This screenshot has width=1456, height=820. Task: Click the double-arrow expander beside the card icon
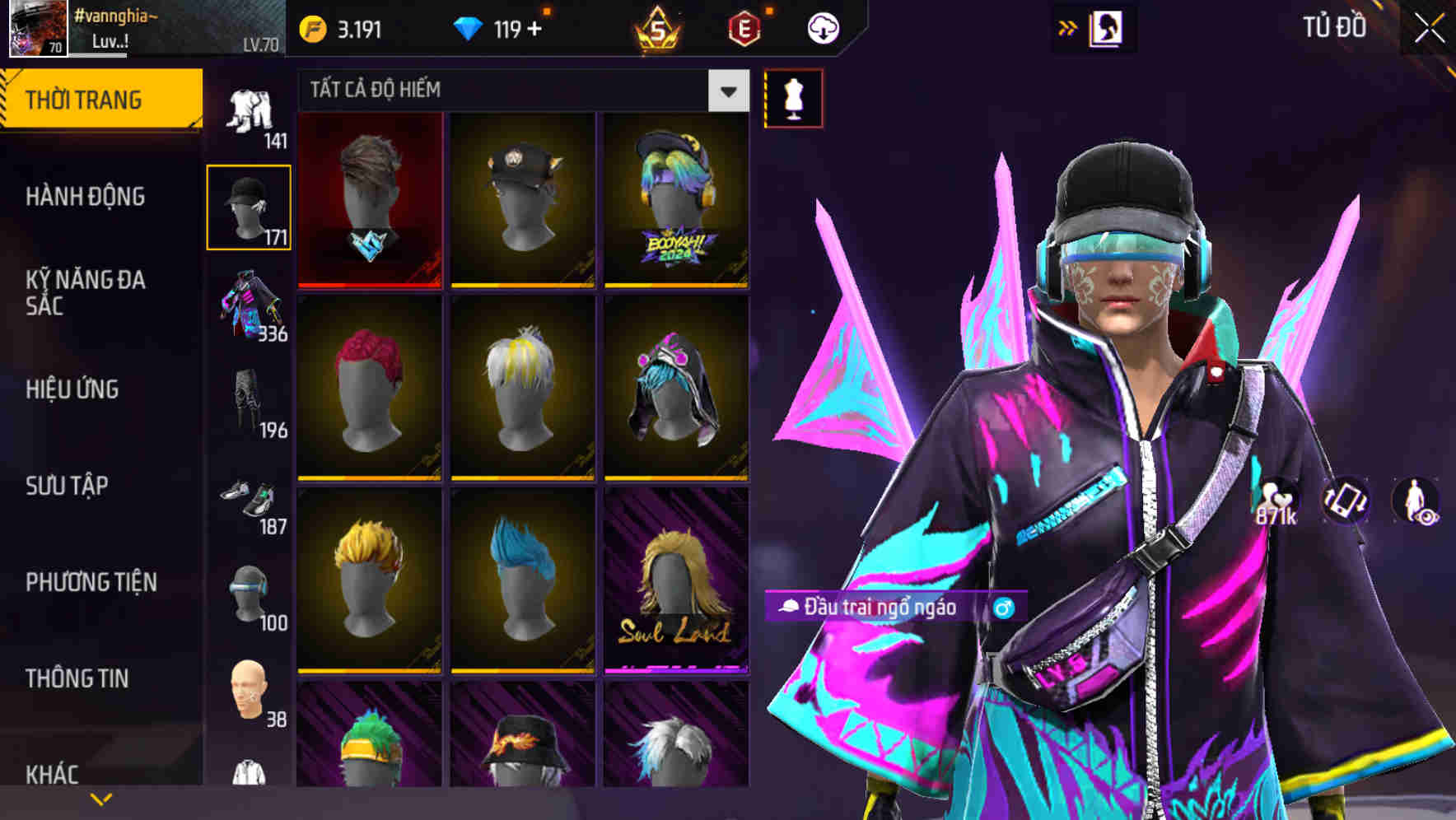pyautogui.click(x=1068, y=27)
